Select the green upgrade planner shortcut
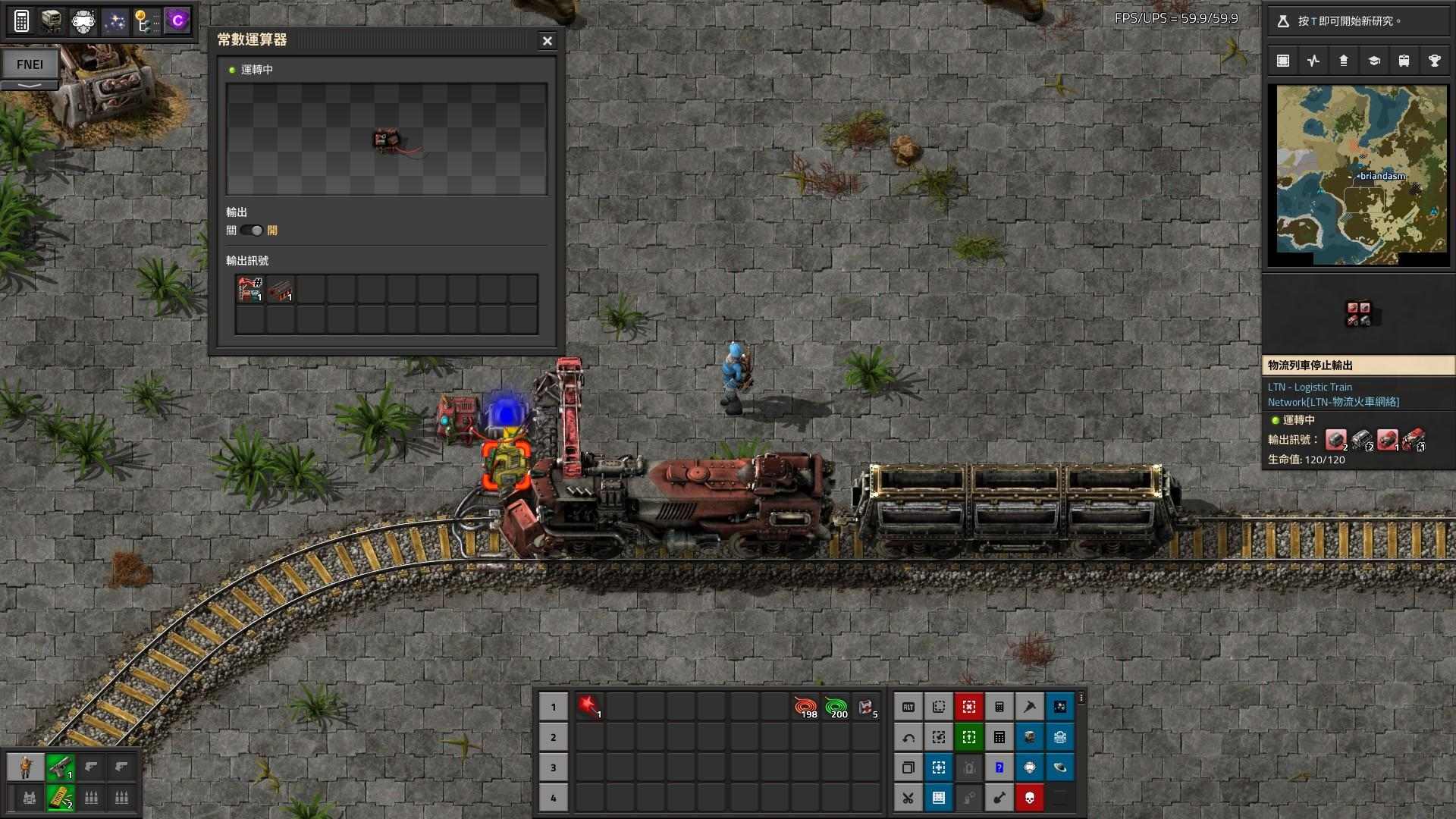The image size is (1456, 819). tap(969, 737)
